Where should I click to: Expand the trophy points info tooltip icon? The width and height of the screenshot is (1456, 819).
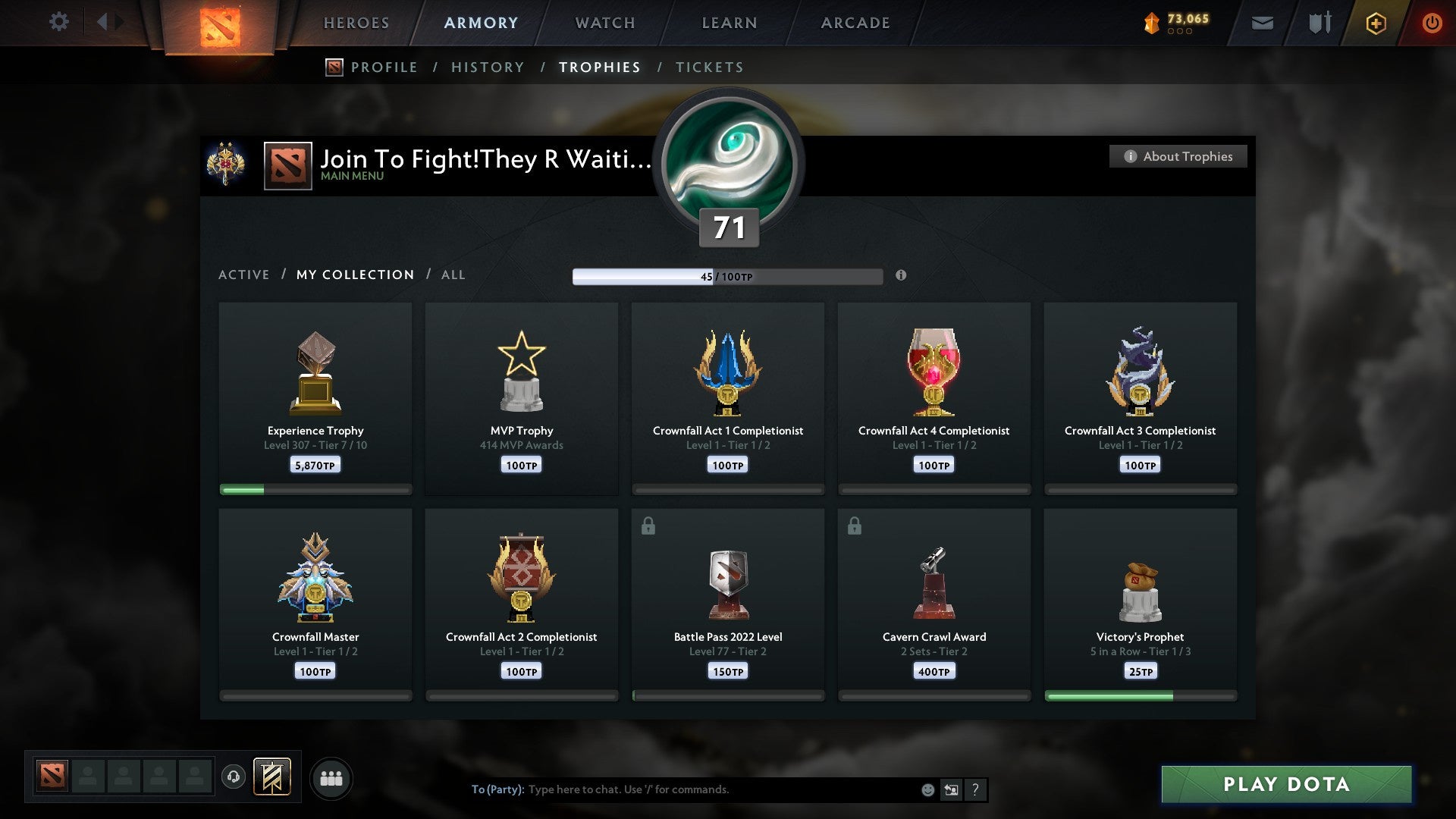pyautogui.click(x=901, y=277)
